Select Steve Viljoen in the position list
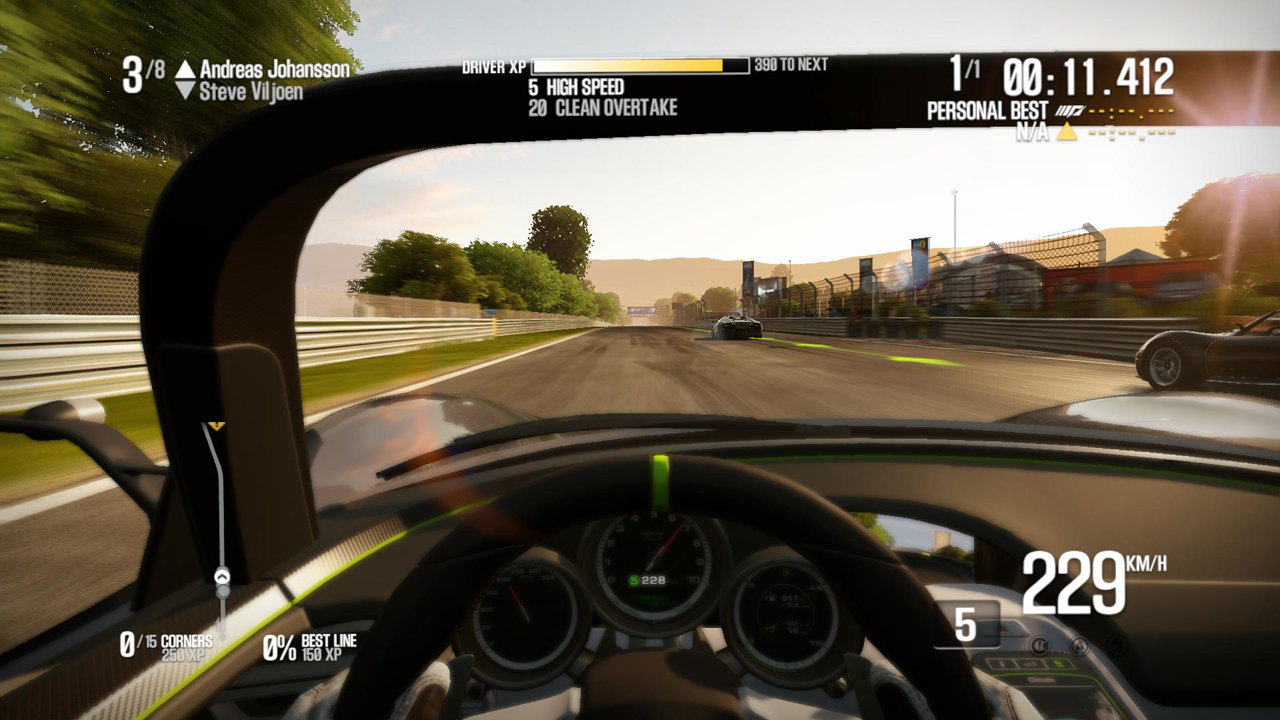 point(251,91)
